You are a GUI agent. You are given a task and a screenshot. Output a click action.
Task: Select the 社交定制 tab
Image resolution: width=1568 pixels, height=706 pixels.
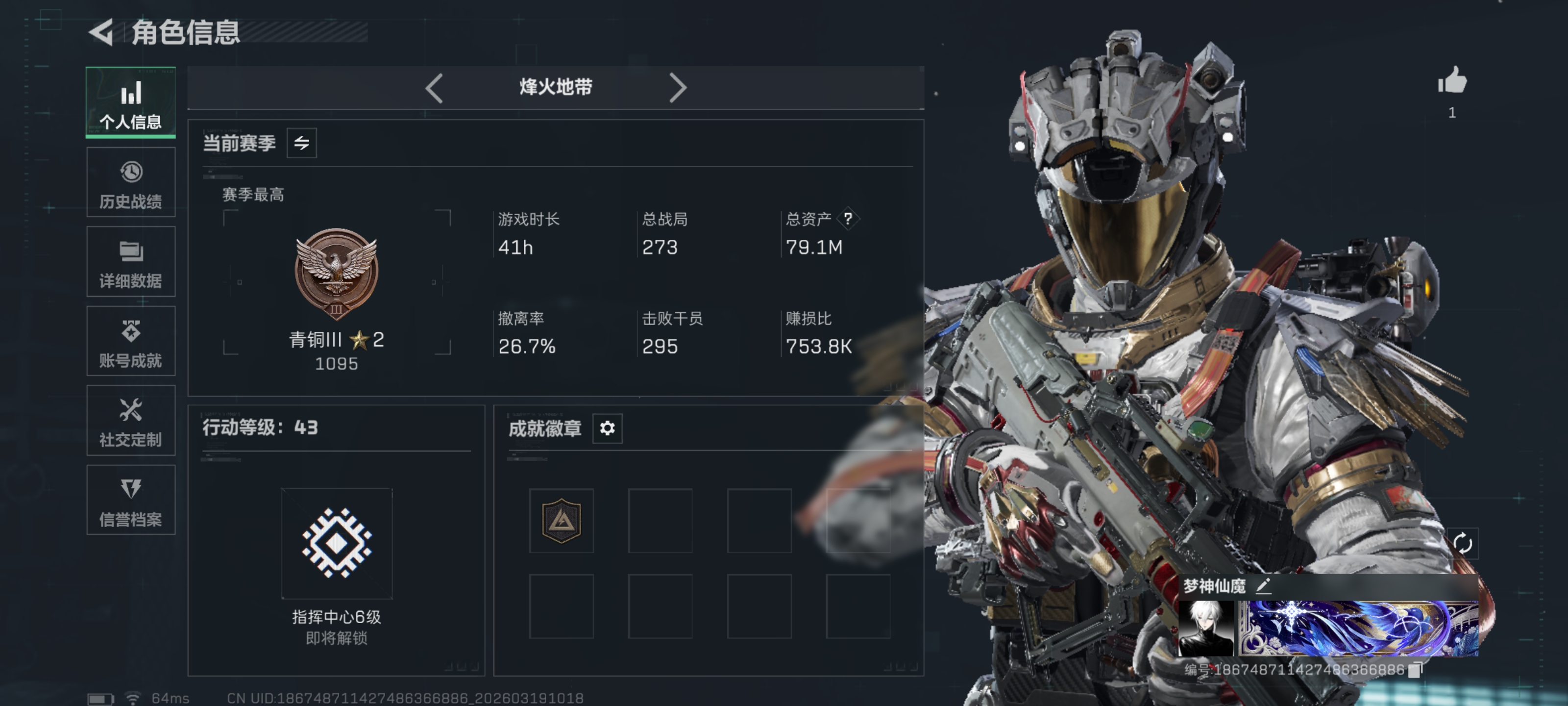point(131,421)
